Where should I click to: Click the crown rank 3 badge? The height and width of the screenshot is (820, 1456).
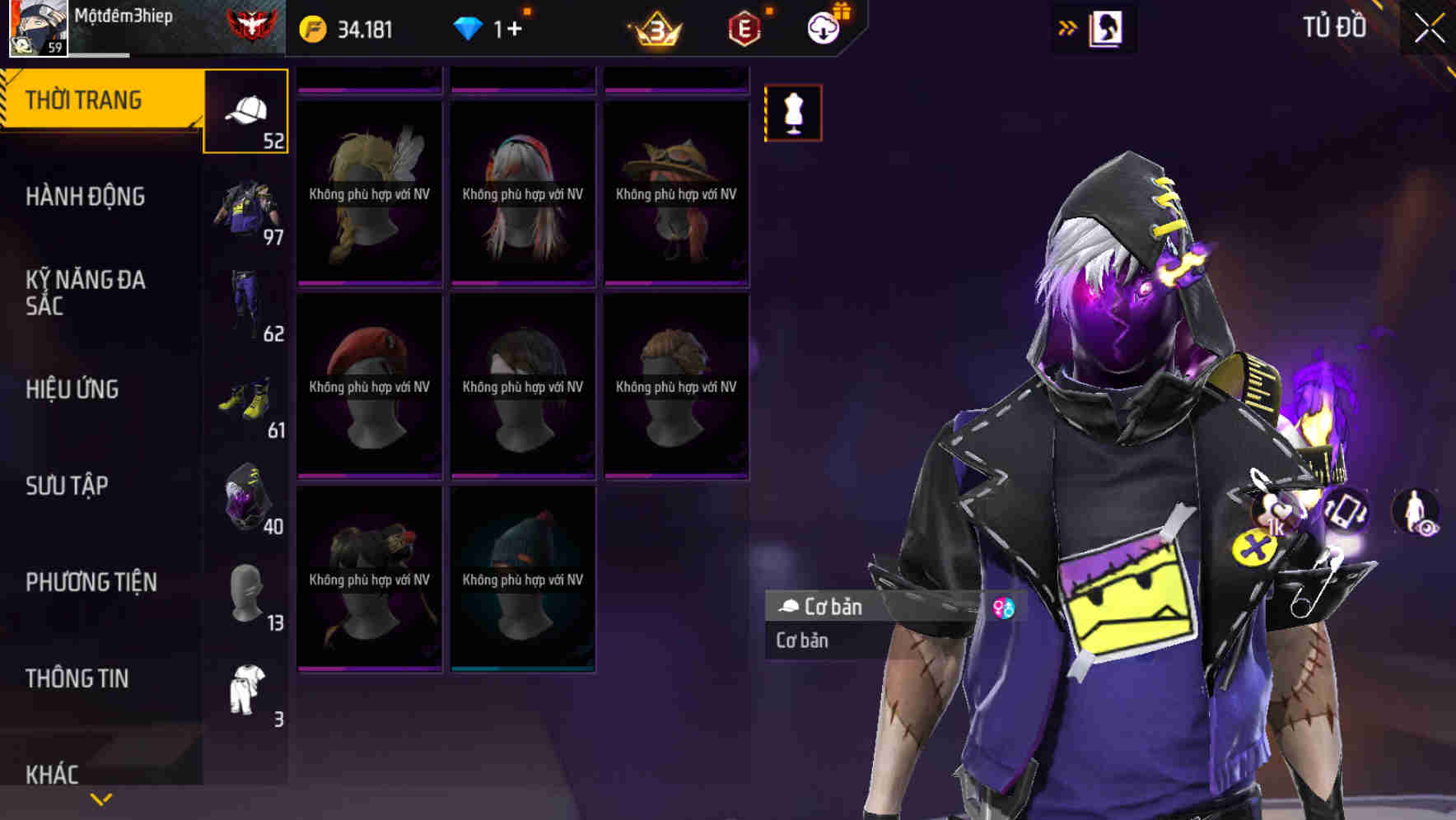[x=658, y=29]
